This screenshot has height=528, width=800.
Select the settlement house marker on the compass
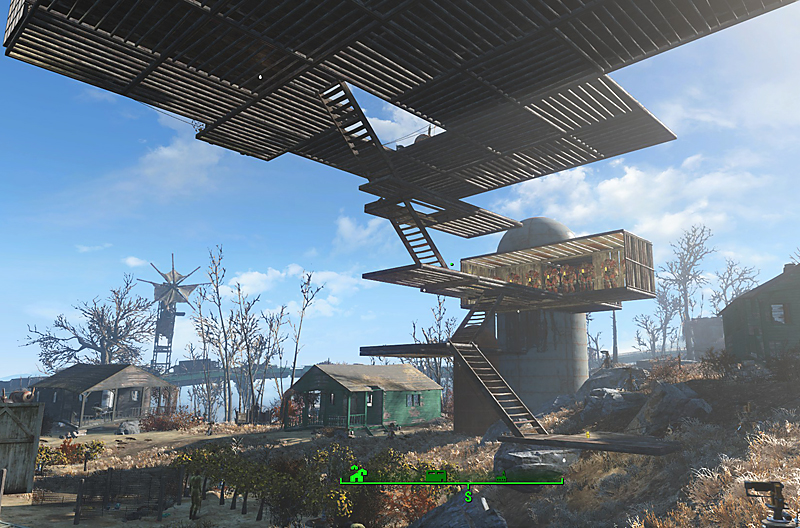[358, 474]
